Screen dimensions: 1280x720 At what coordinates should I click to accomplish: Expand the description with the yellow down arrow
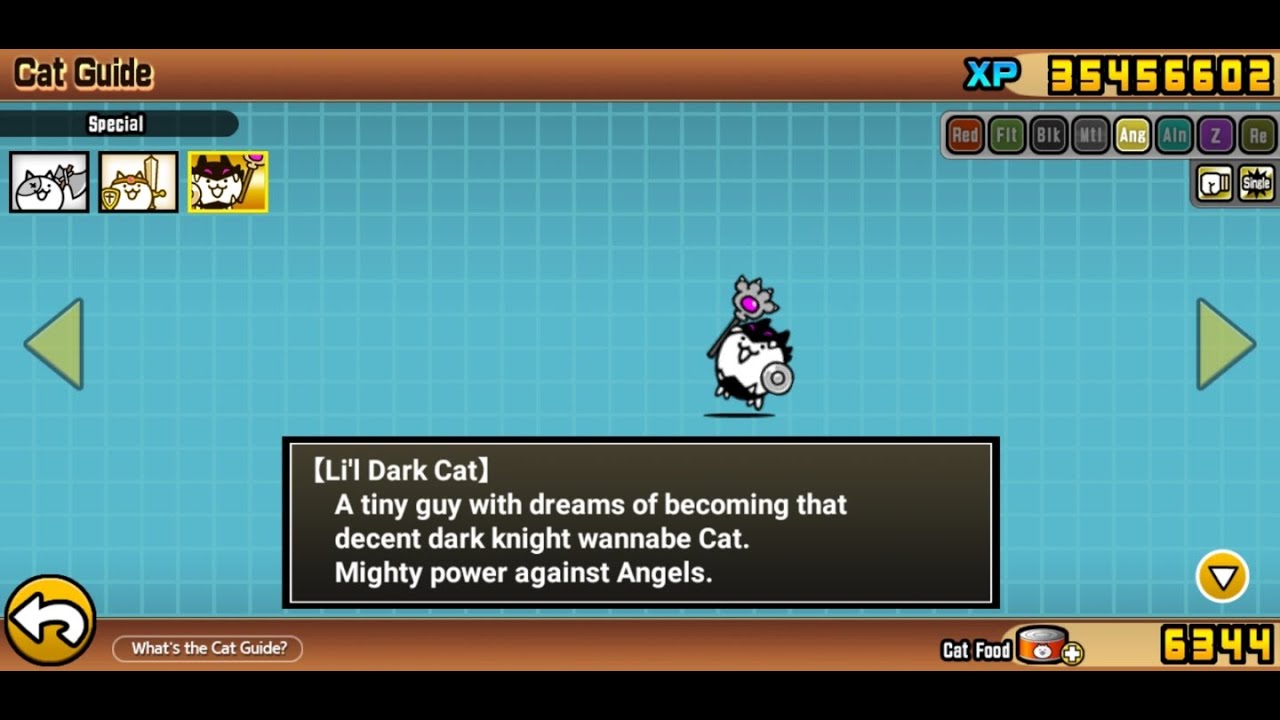pyautogui.click(x=1222, y=576)
